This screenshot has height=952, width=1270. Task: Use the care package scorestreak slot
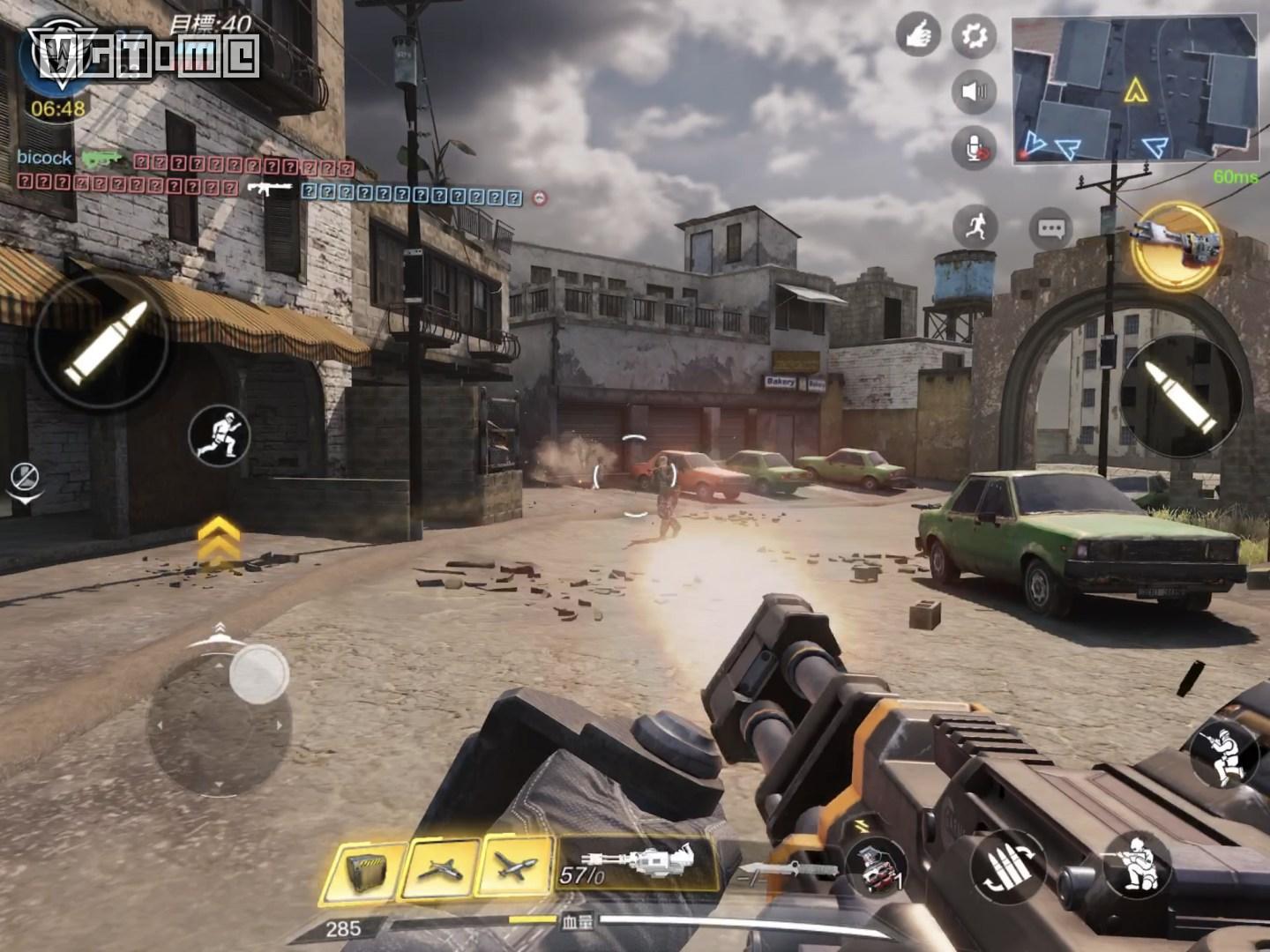pyautogui.click(x=362, y=870)
